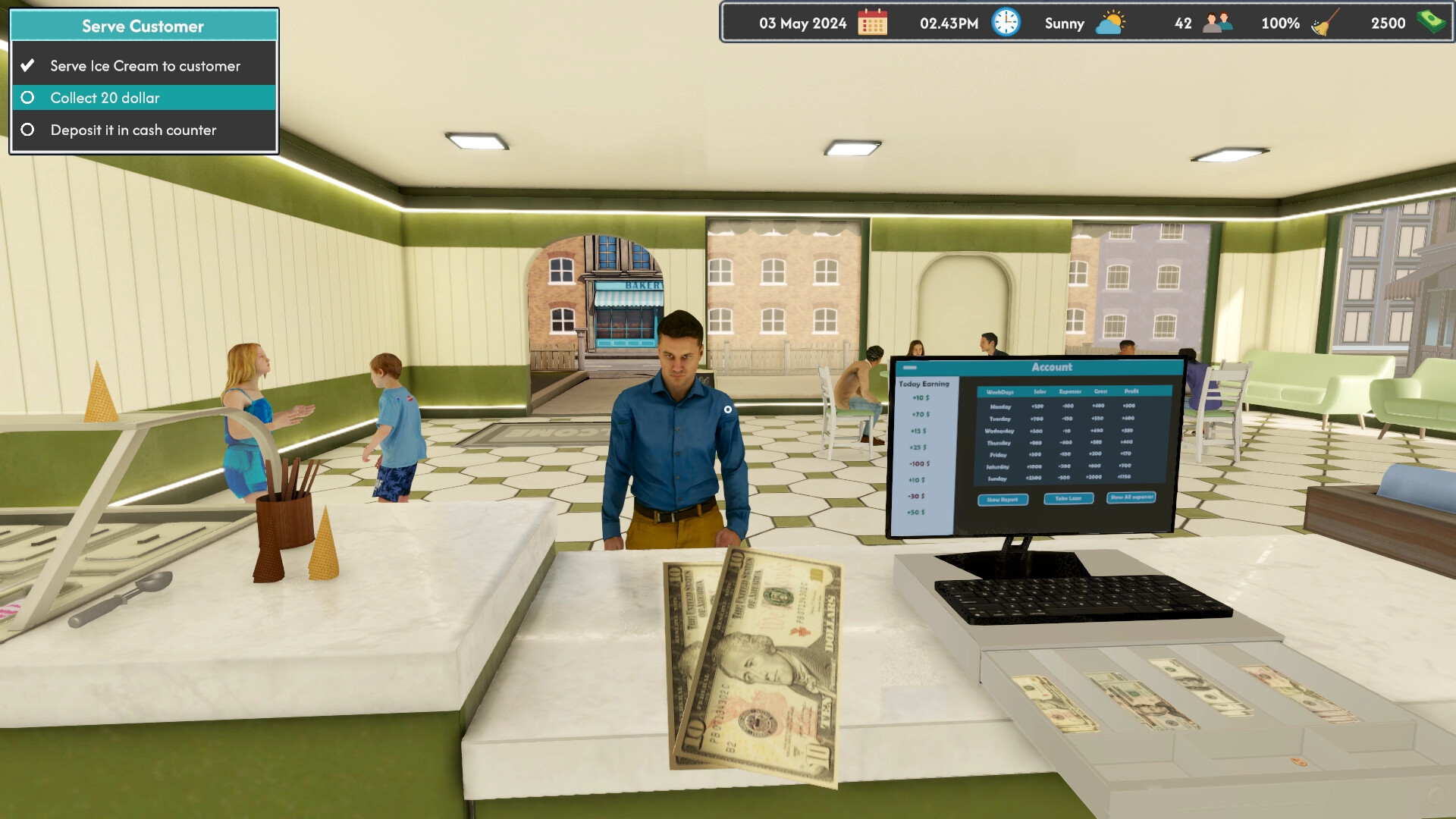The image size is (1456, 819).
Task: Collapse the Account panel with the dash
Action: point(910,367)
